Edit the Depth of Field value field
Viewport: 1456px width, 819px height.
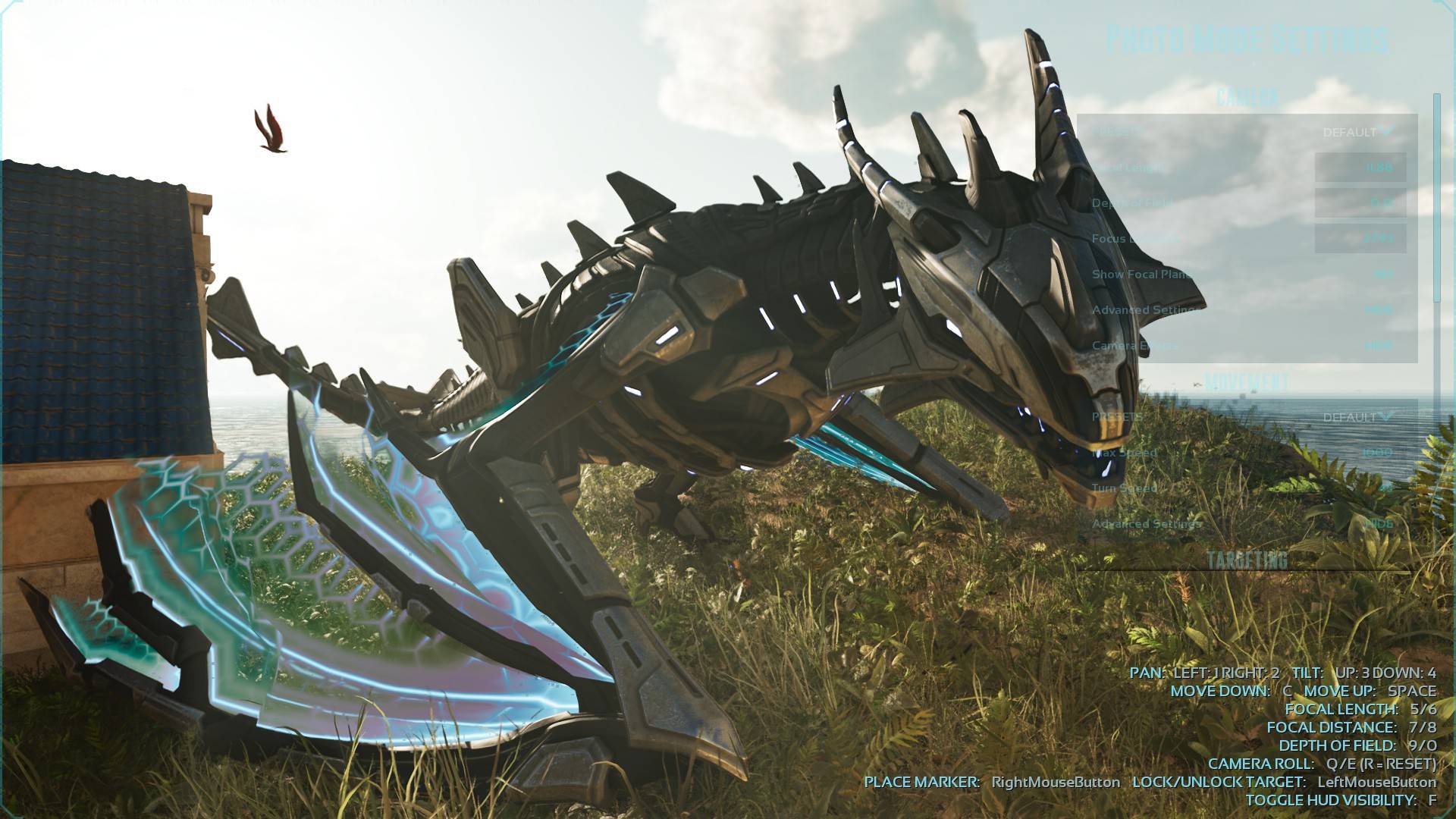point(1360,203)
